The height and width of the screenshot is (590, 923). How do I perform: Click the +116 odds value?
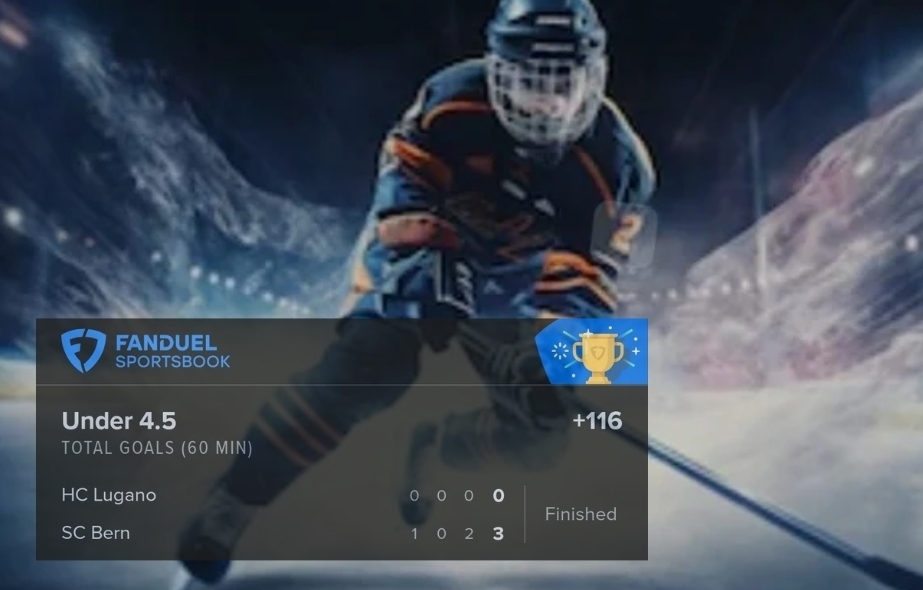(x=597, y=421)
